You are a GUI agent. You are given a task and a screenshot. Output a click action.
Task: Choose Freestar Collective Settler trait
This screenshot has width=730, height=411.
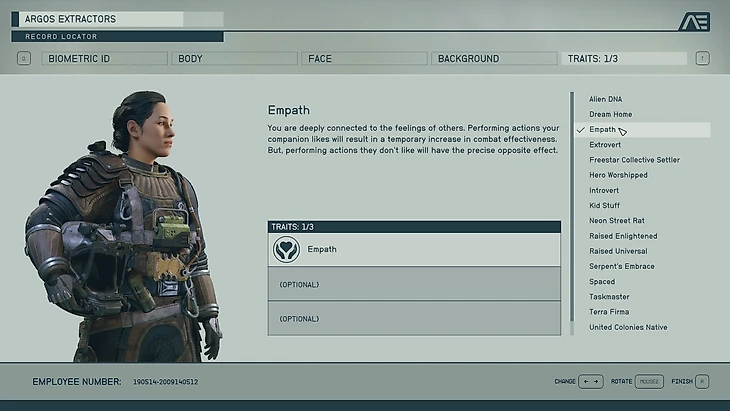point(635,160)
